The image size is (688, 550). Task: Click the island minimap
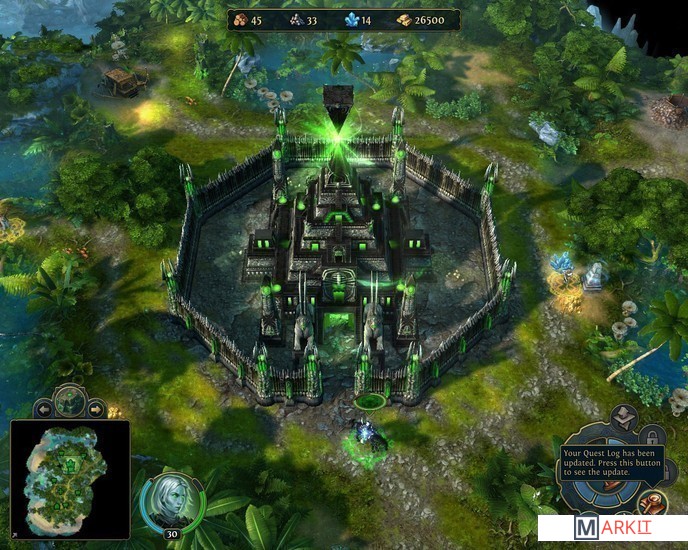point(70,480)
